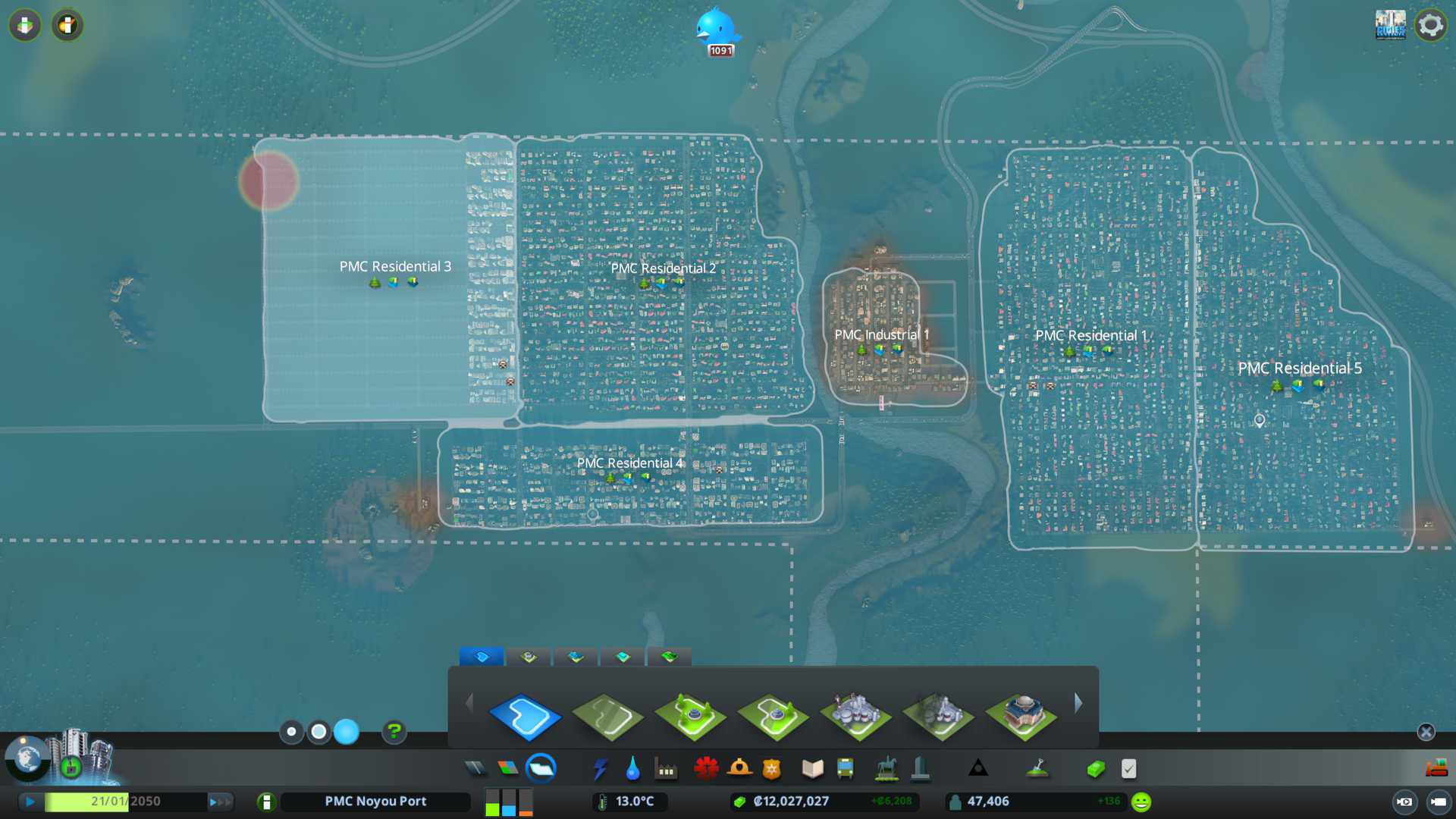Toggle the play/pause simulation button
This screenshot has width=1456, height=819.
tap(30, 802)
